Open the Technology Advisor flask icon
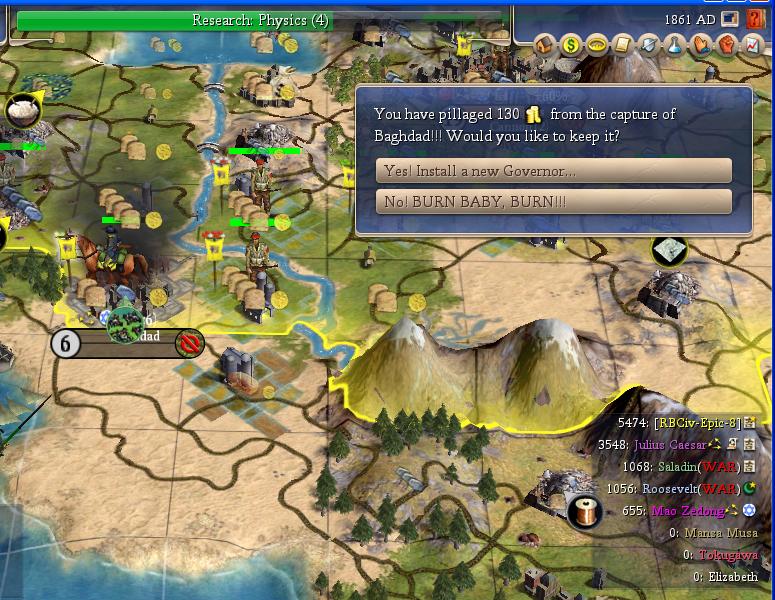Screen dimensions: 775x600 675,44
